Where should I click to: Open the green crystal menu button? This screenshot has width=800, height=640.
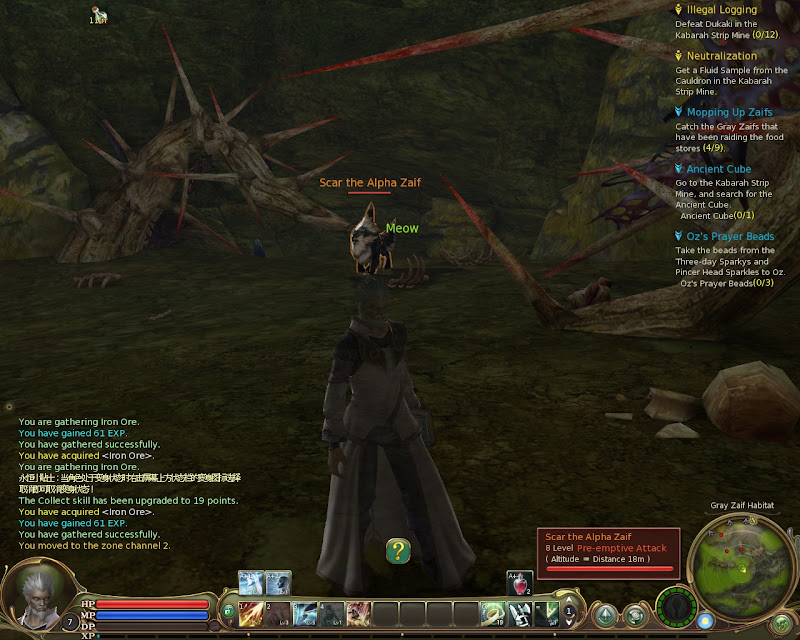[606, 614]
